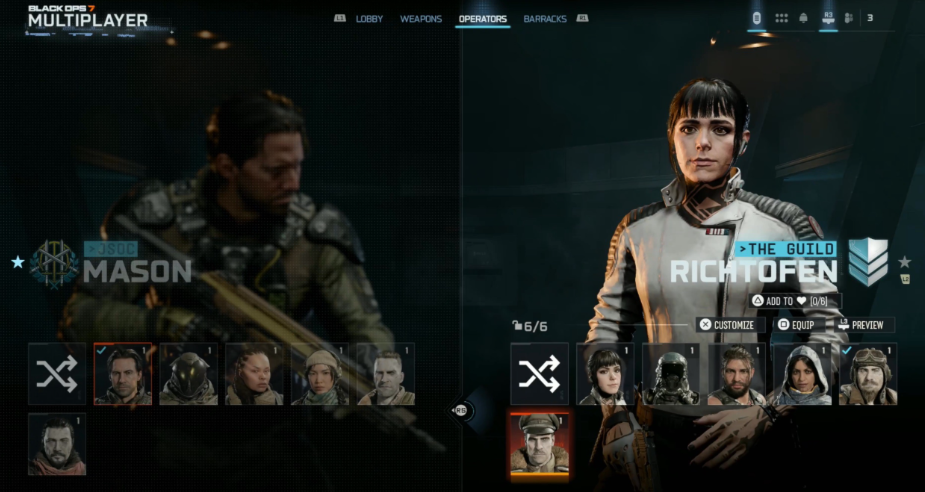Equip the selected Guild operator
The width and height of the screenshot is (925, 492).
pyautogui.click(x=797, y=325)
